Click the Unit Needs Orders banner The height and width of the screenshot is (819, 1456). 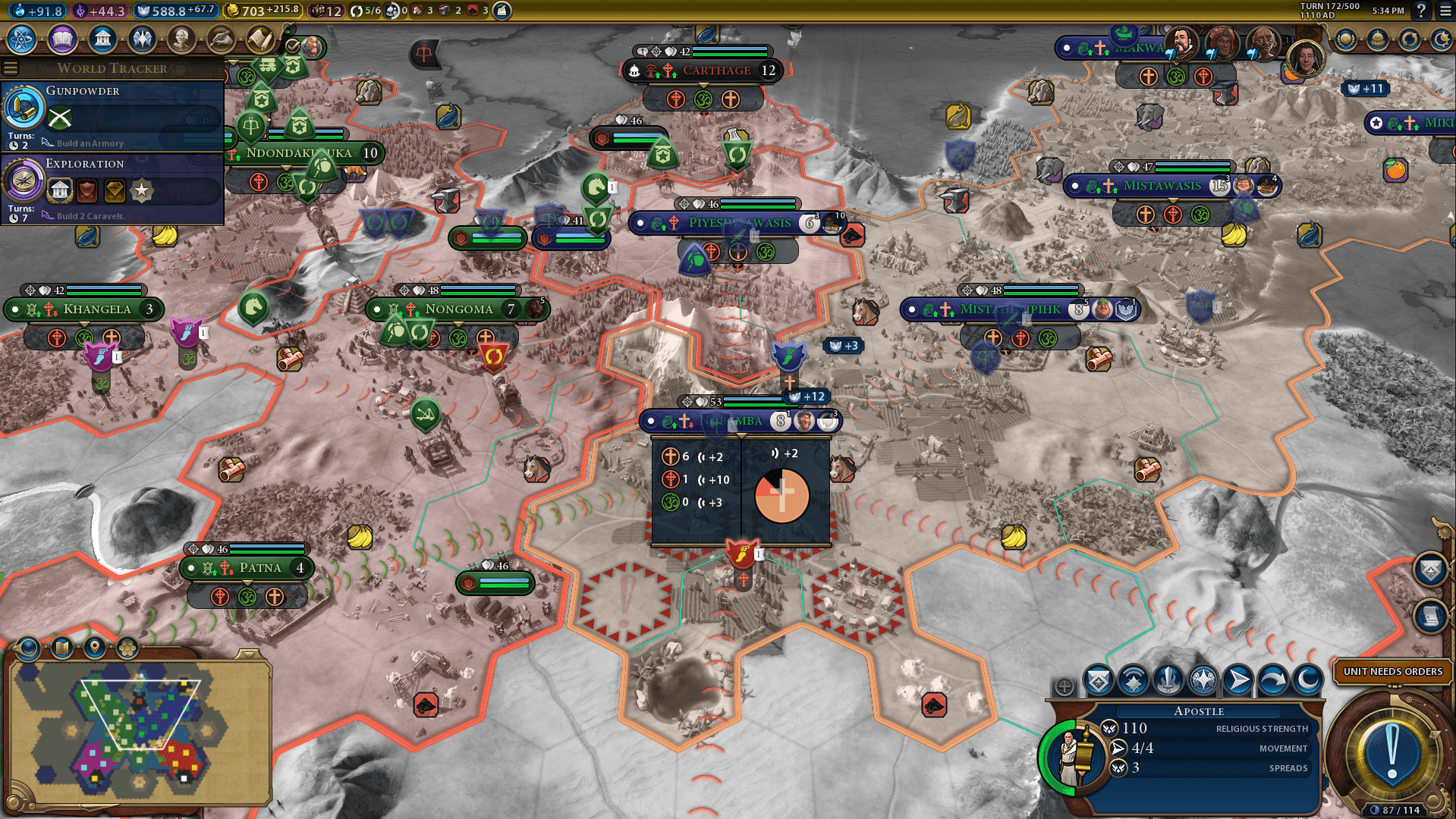click(x=1392, y=672)
